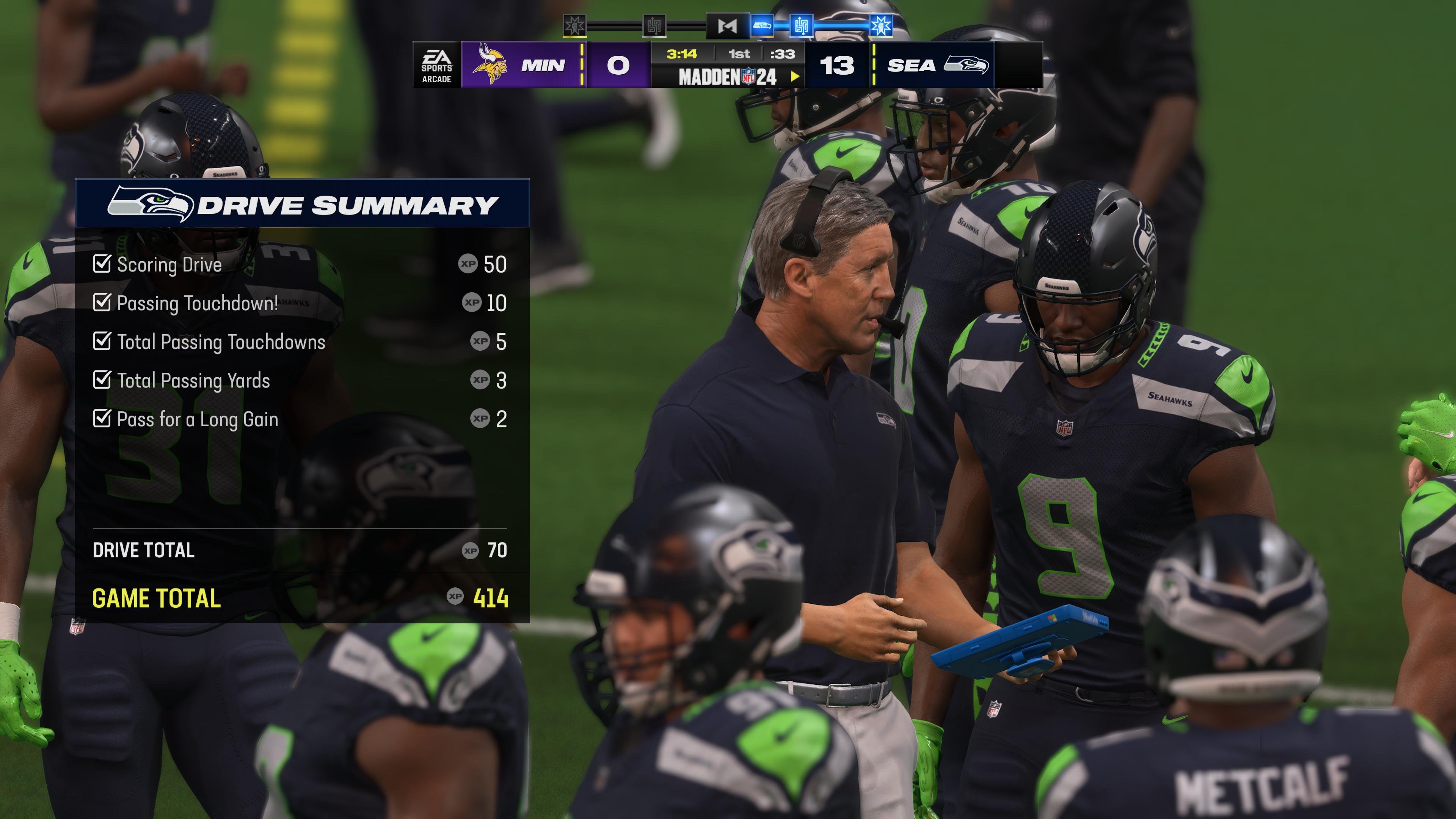Click the DRIVE TOTAL label
1456x819 pixels.
(145, 550)
